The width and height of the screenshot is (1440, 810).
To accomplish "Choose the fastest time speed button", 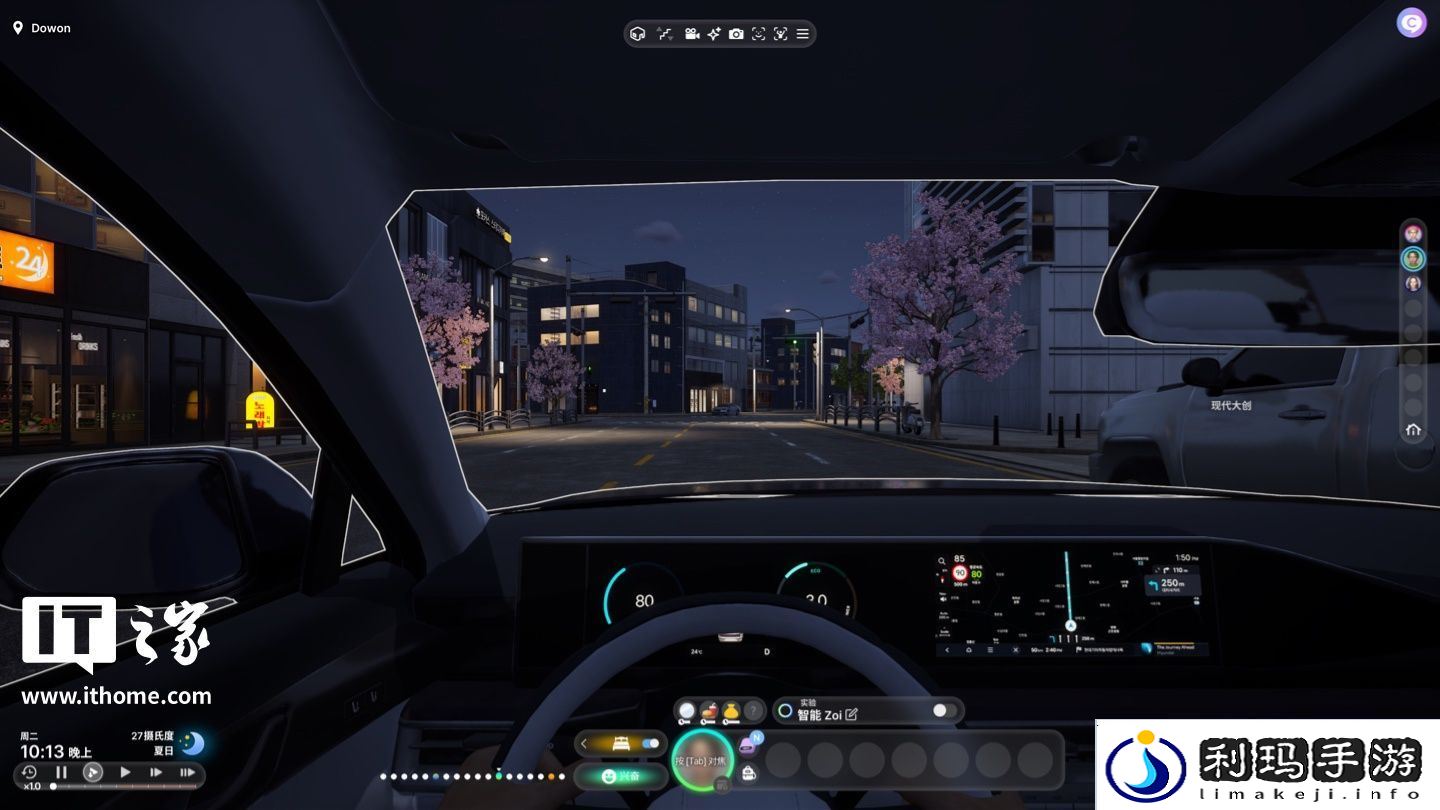I will [x=187, y=772].
